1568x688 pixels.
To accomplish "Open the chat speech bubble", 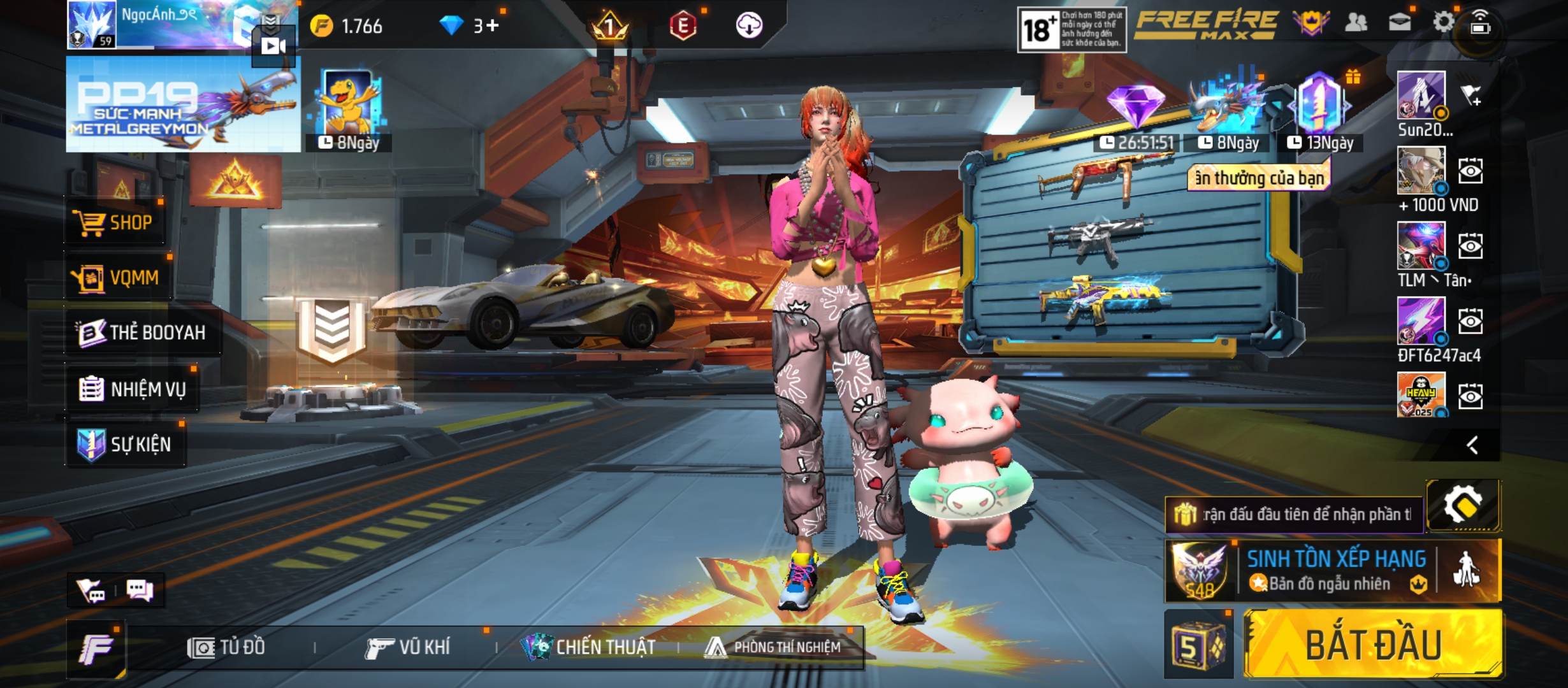I will pyautogui.click(x=140, y=591).
